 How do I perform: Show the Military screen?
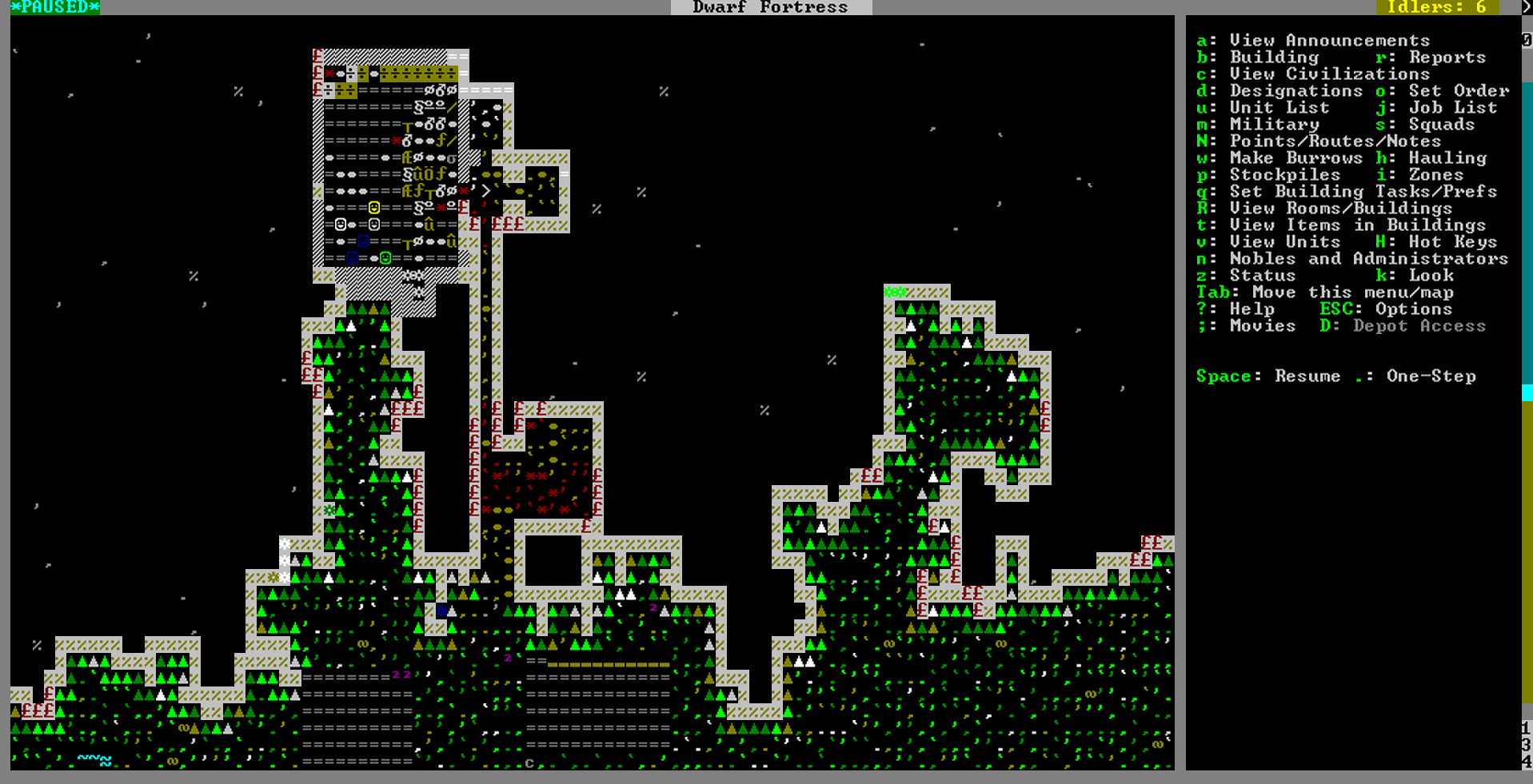[1274, 124]
